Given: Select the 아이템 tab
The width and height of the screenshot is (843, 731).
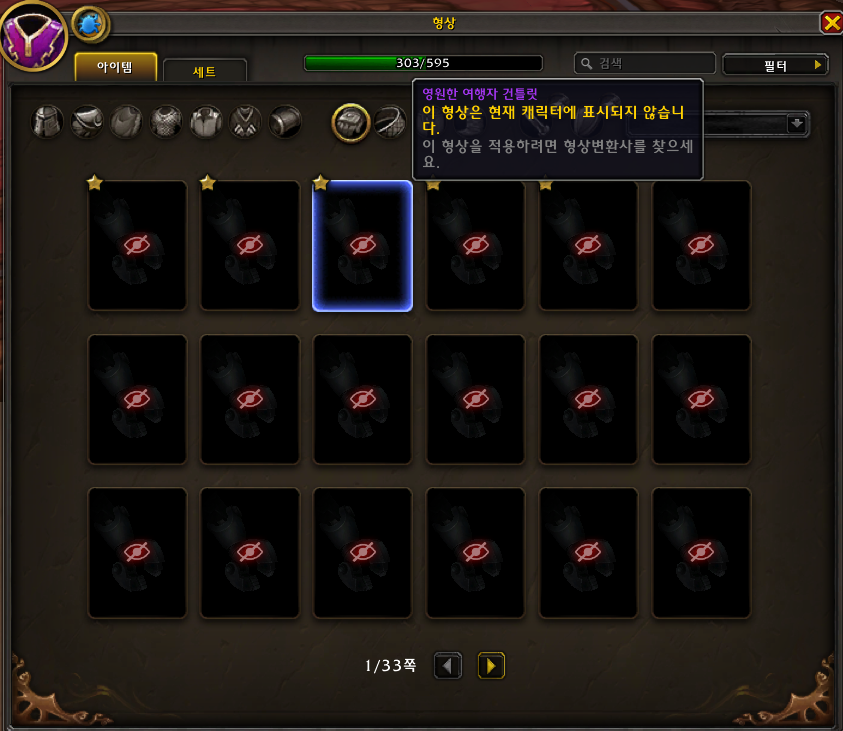Looking at the screenshot, I should click(x=116, y=67).
